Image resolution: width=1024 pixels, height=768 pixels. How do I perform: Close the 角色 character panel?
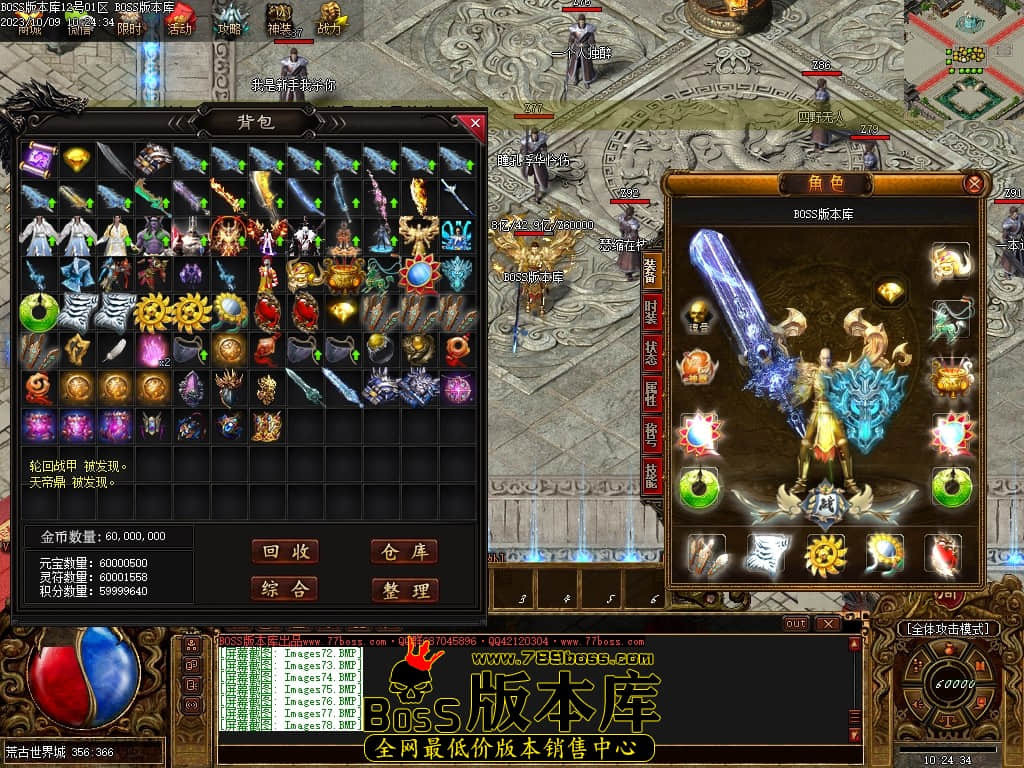(x=973, y=184)
